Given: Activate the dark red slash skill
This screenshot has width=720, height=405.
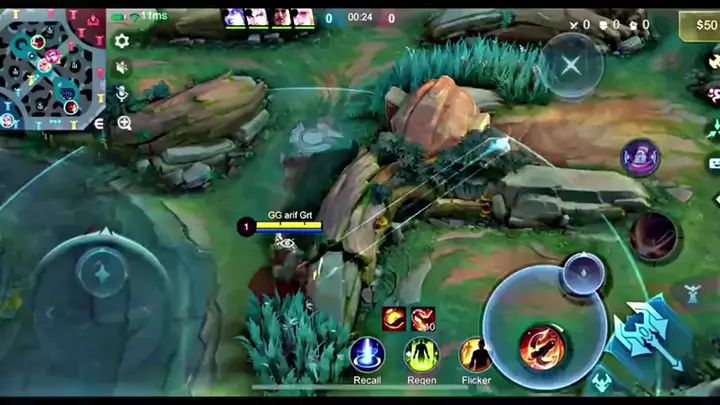Looking at the screenshot, I should coord(653,237).
